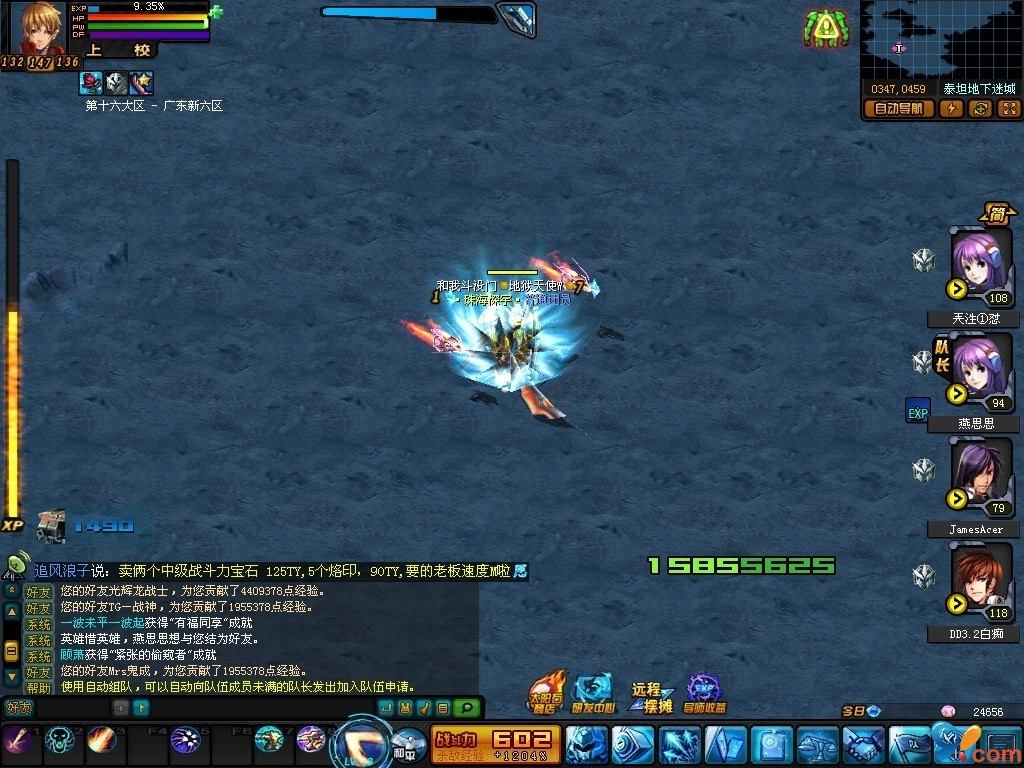This screenshot has height=768, width=1024.
Task: Click the green magnifier search button in chat
Action: [466, 708]
